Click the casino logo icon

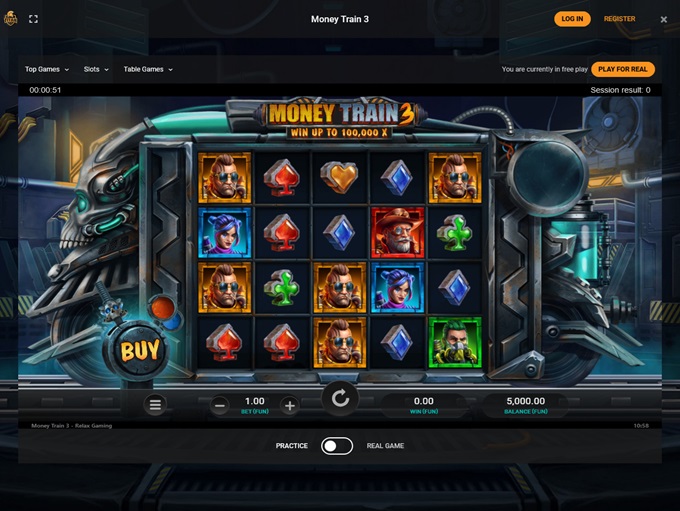coord(11,19)
